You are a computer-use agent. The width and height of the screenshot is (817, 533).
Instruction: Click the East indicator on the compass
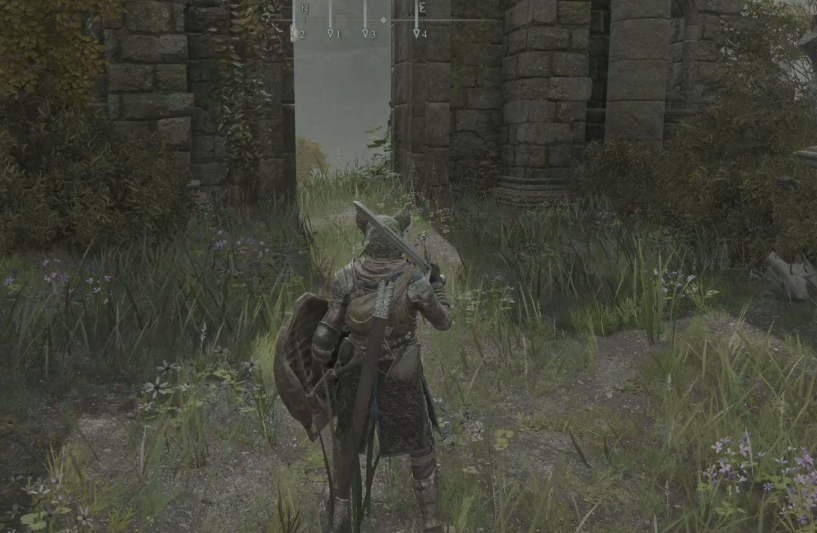click(x=421, y=8)
